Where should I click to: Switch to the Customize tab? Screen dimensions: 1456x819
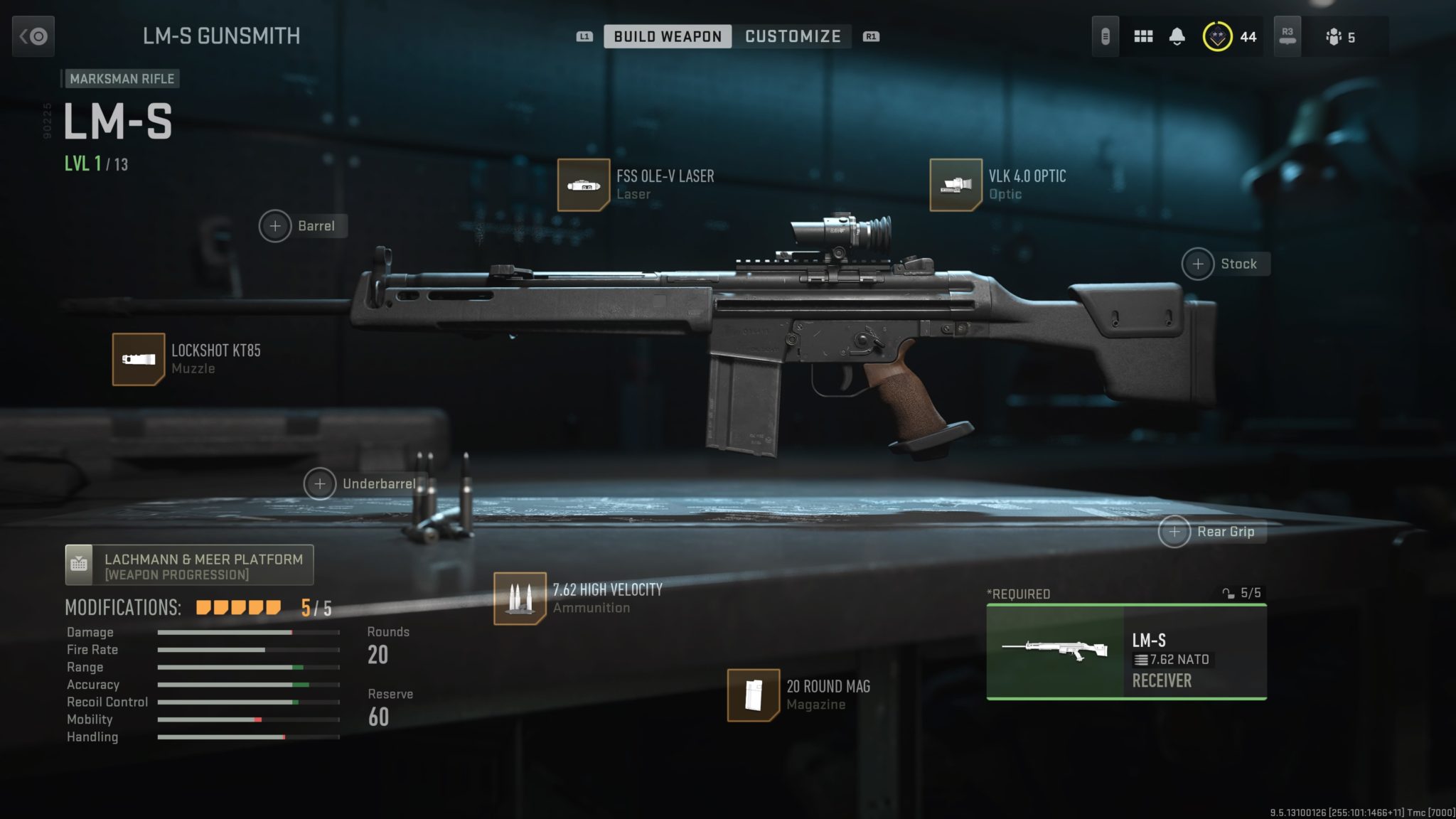(792, 36)
